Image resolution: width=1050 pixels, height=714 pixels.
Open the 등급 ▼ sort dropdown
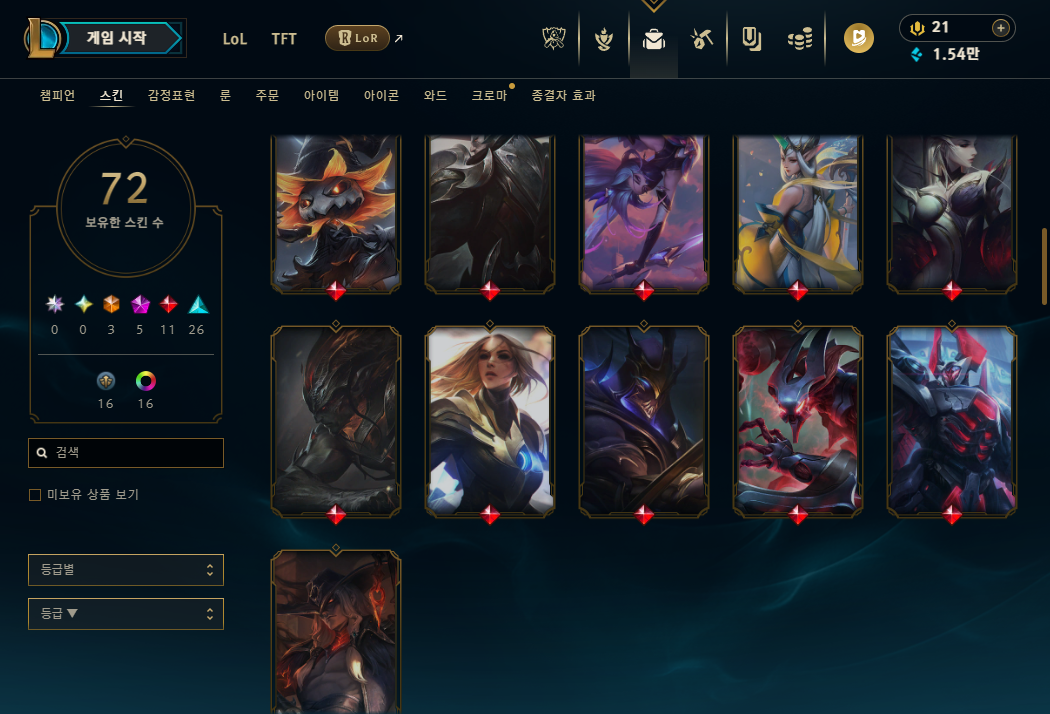pos(126,614)
